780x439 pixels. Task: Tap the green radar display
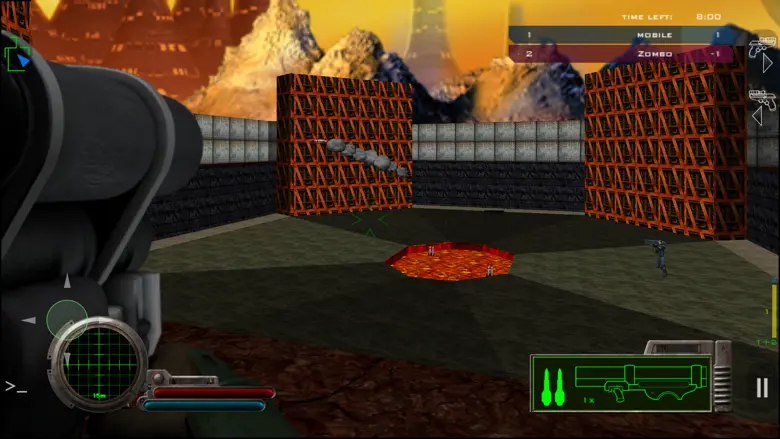(x=98, y=363)
